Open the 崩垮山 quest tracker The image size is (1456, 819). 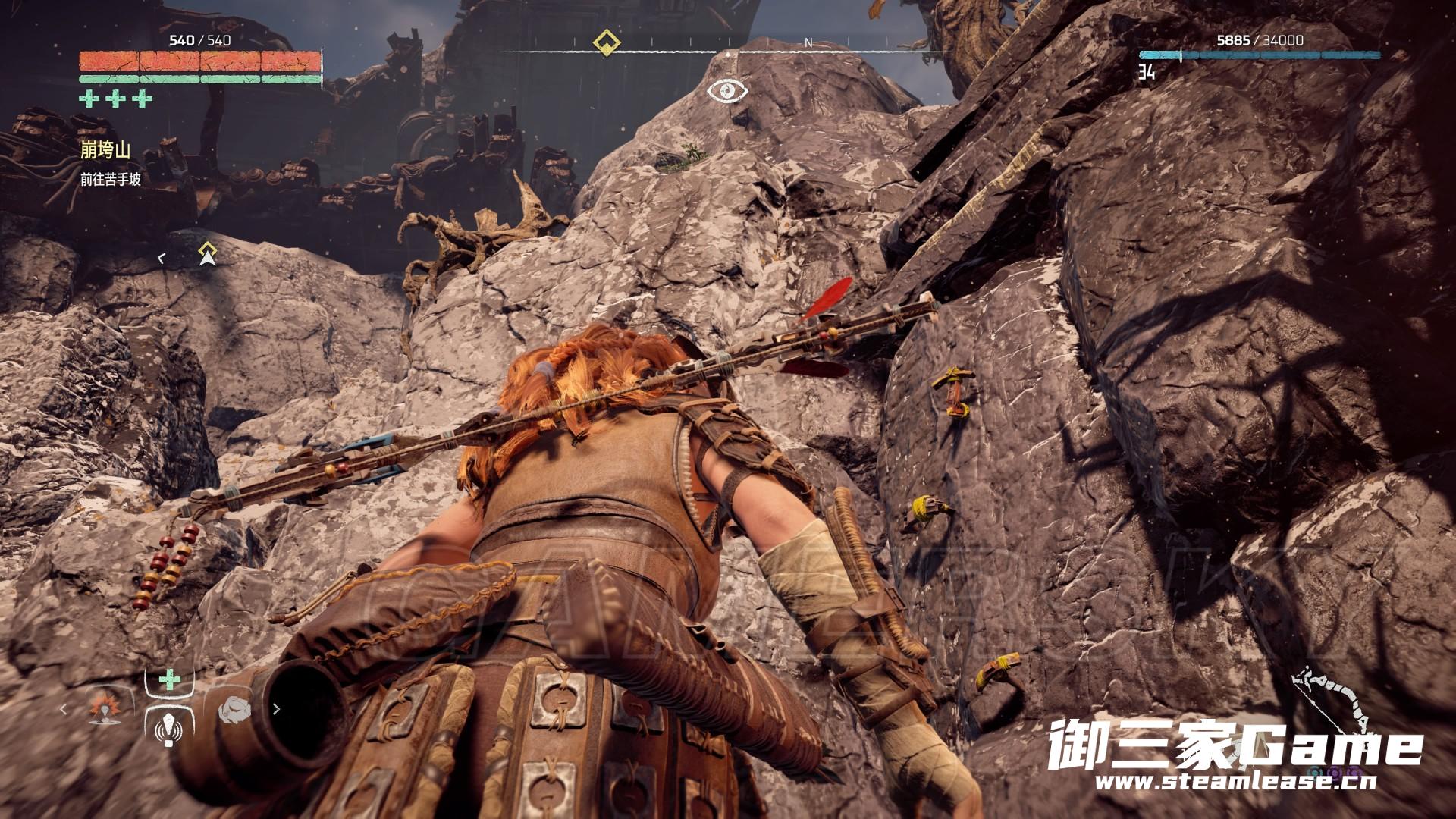[105, 150]
